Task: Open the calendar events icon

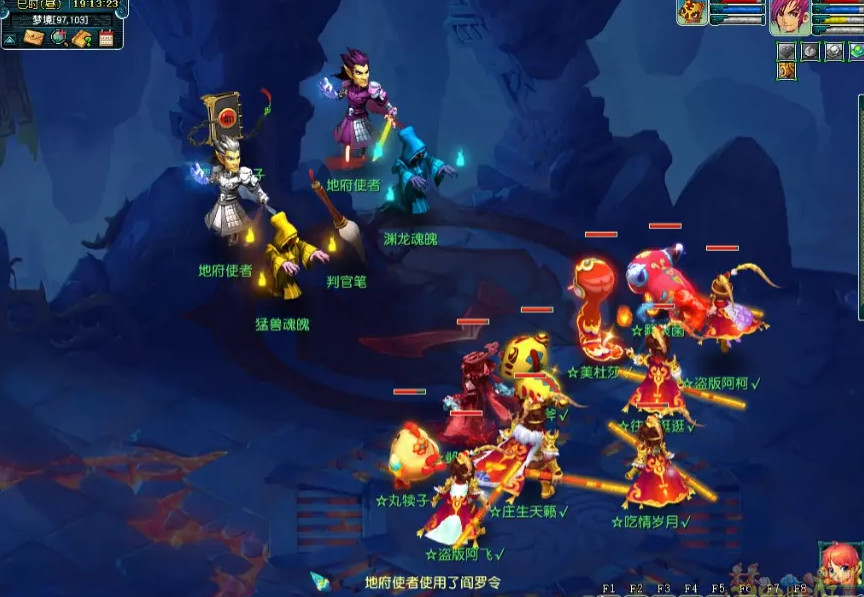Action: click(x=106, y=38)
